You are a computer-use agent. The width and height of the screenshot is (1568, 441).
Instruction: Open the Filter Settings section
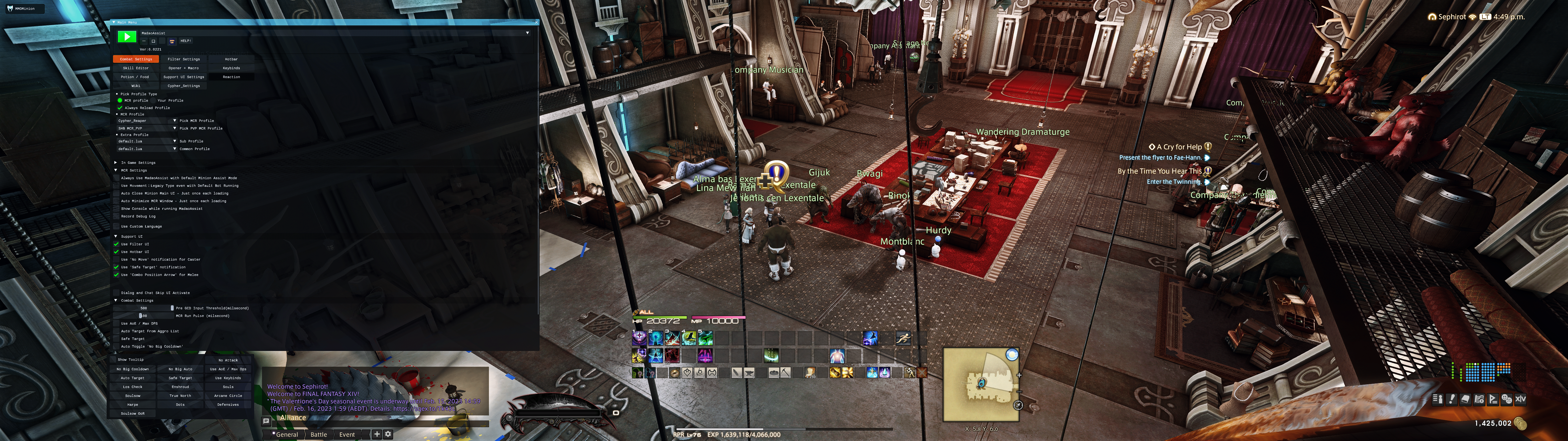point(183,59)
